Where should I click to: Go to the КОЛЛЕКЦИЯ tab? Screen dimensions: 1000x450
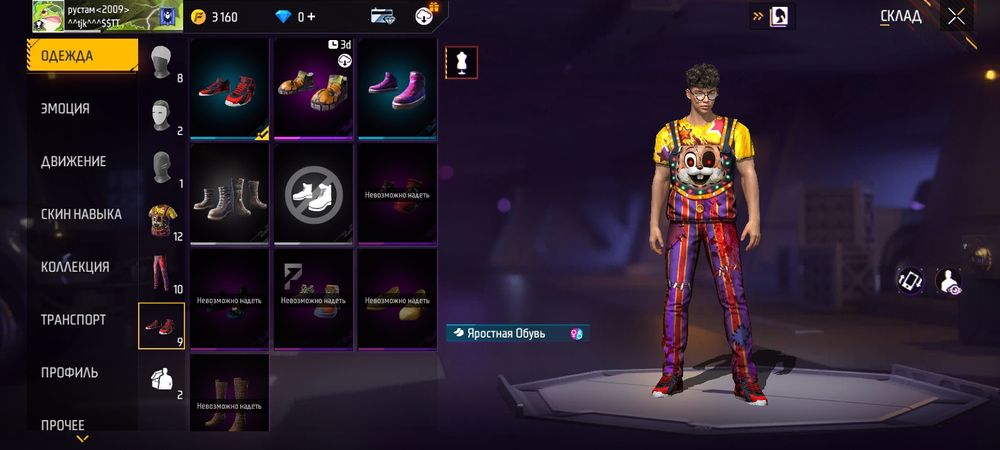[74, 267]
